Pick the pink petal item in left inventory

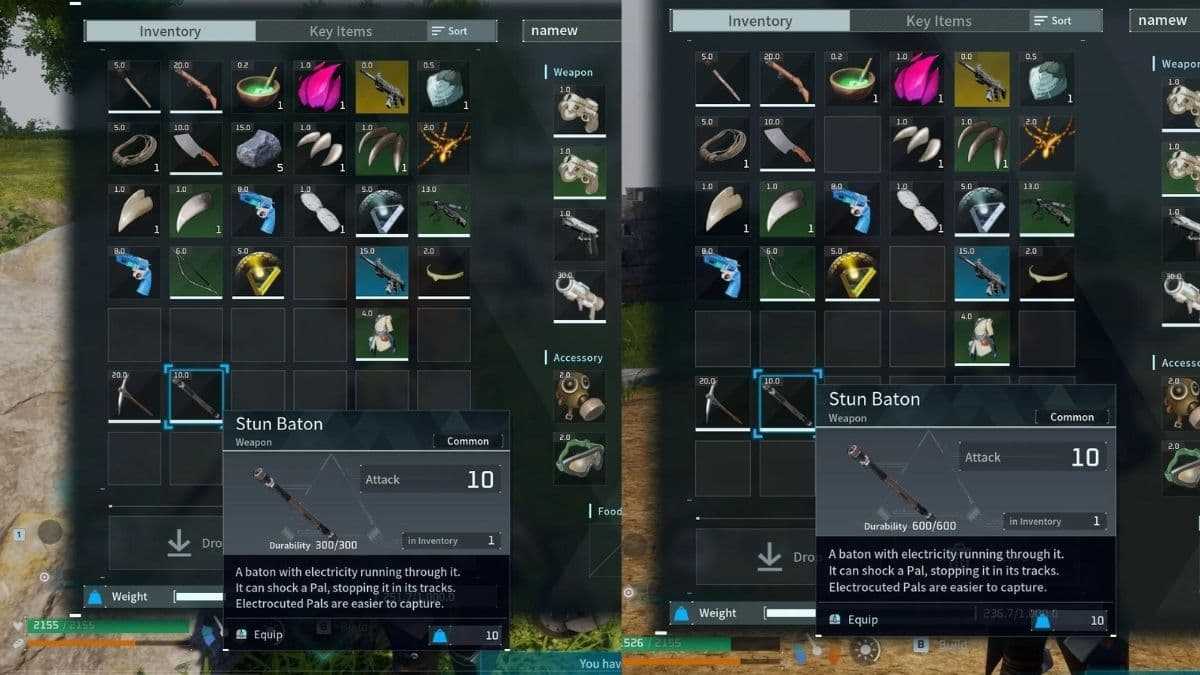320,87
